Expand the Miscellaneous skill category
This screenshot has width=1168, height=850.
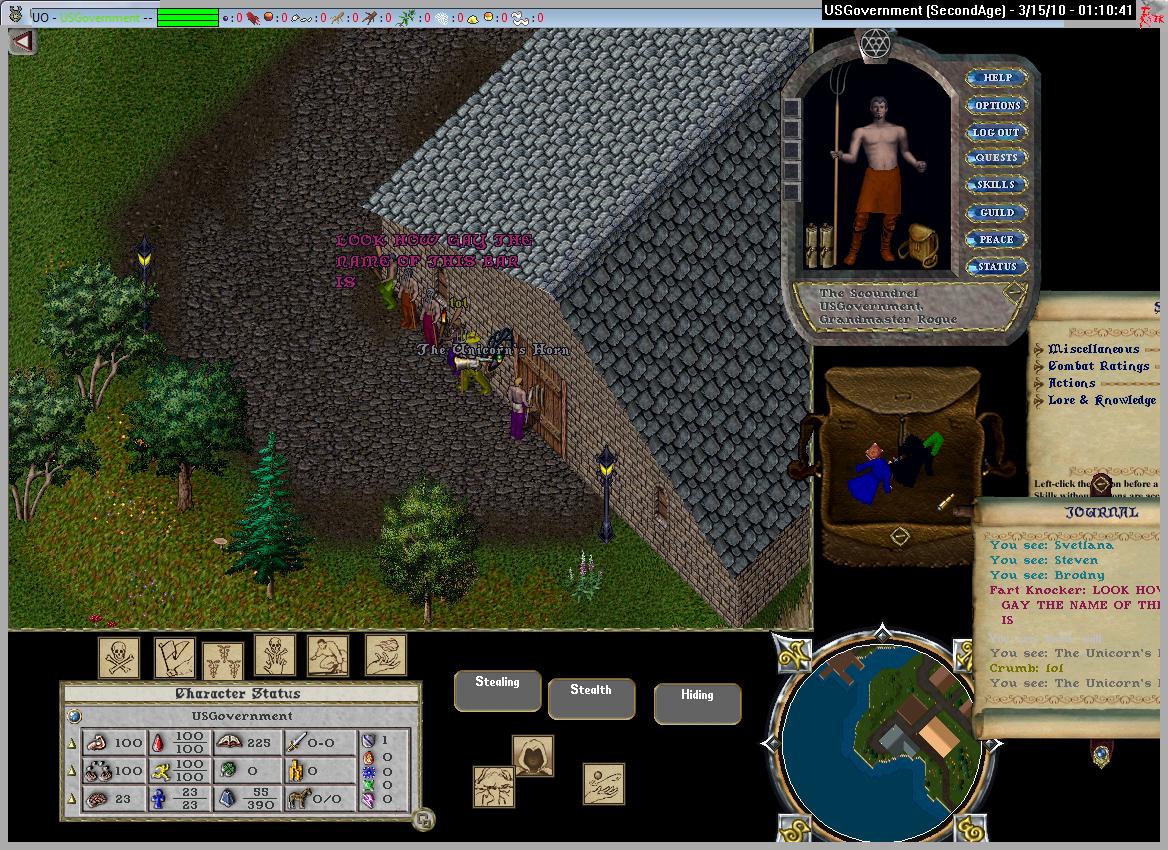click(x=1093, y=349)
